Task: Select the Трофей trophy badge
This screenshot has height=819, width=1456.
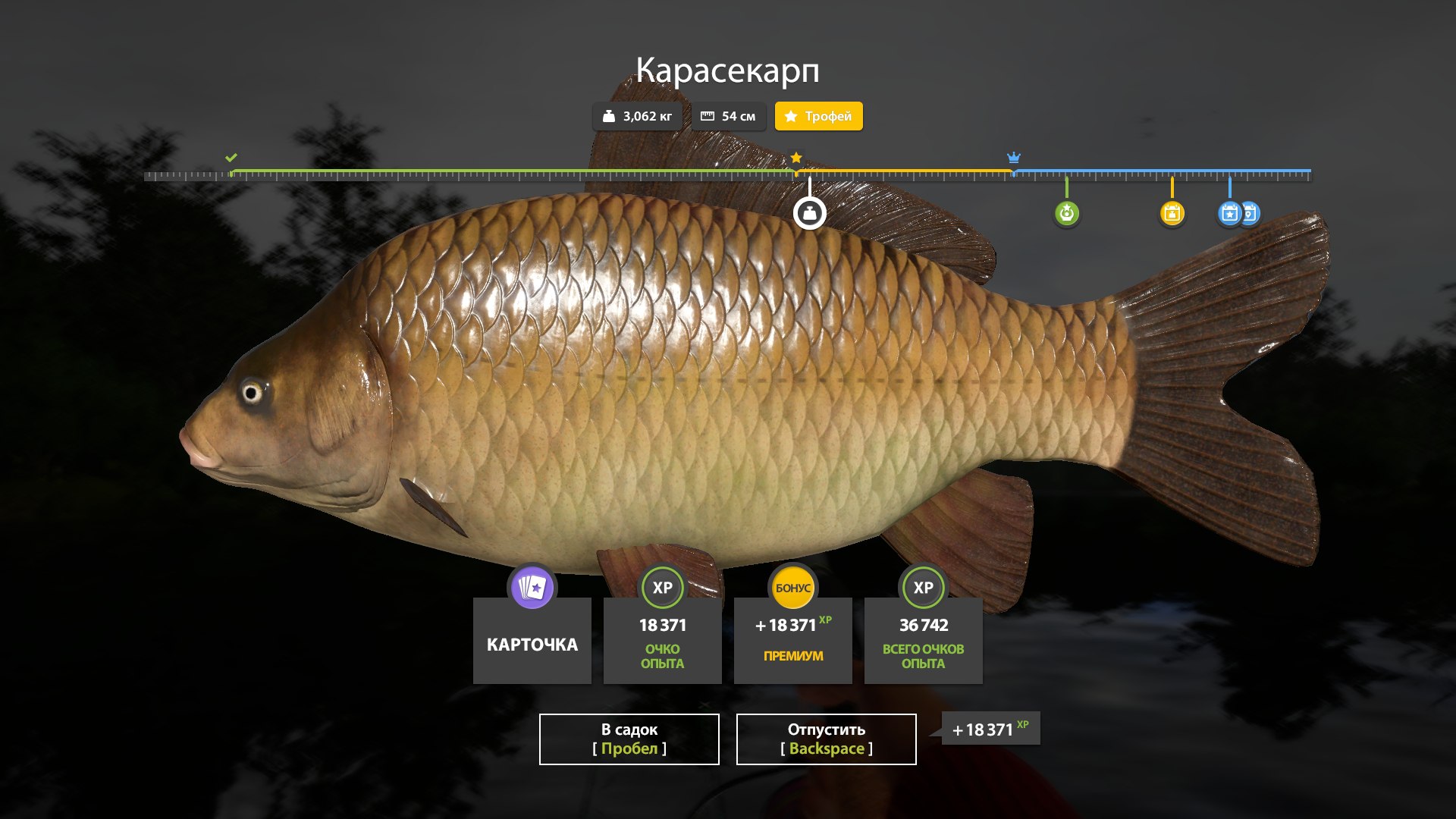Action: [818, 116]
